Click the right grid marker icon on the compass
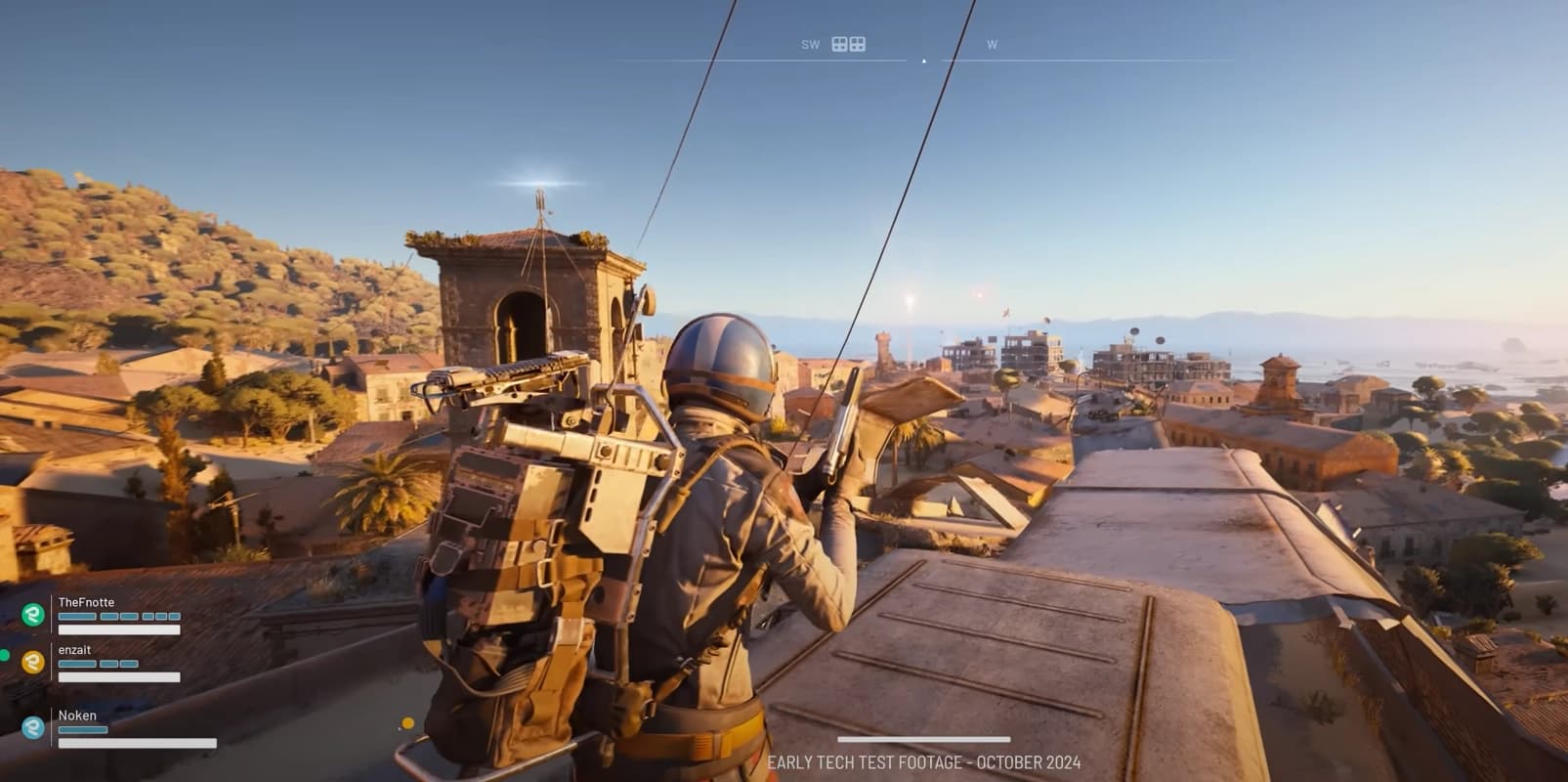 pyautogui.click(x=859, y=45)
